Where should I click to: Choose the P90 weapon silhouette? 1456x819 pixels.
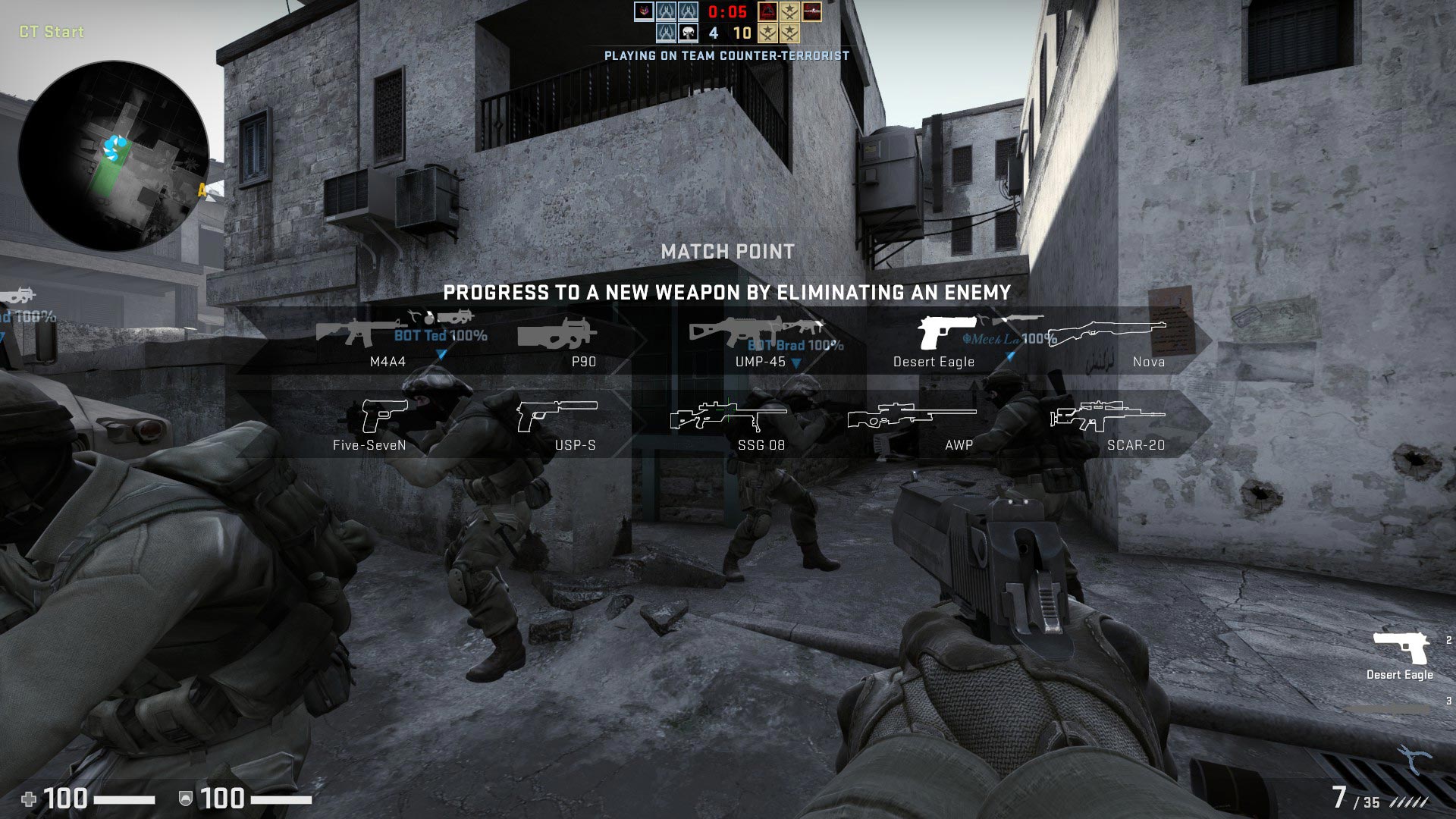(556, 334)
